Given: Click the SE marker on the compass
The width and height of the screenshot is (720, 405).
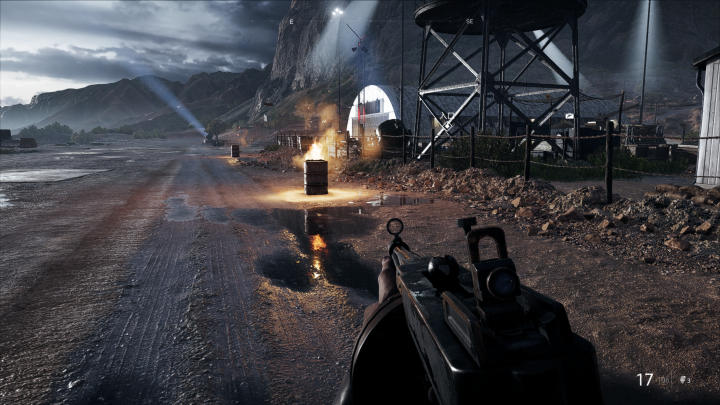Looking at the screenshot, I should coord(470,21).
